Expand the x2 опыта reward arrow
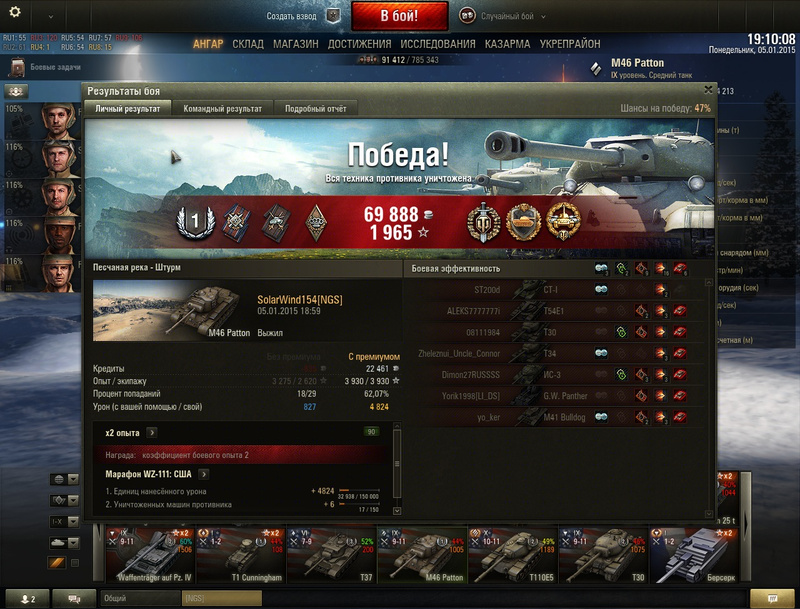This screenshot has height=609, width=800. click(x=151, y=433)
